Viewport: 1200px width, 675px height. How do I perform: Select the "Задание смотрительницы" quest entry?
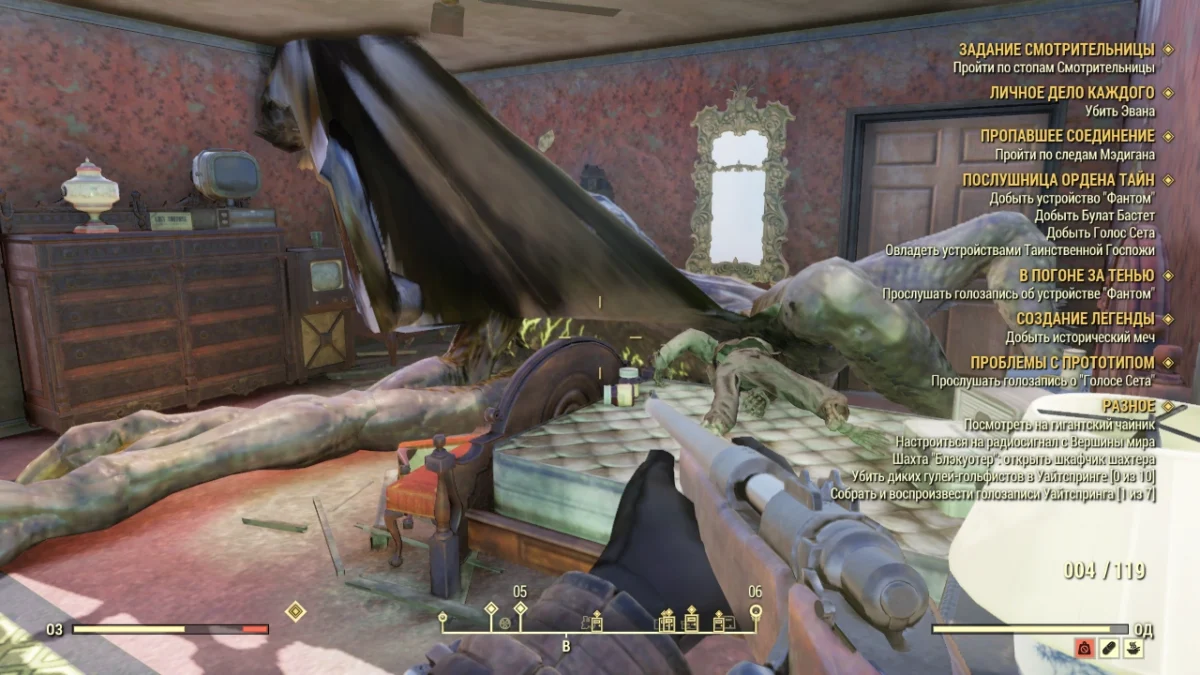pos(1056,49)
